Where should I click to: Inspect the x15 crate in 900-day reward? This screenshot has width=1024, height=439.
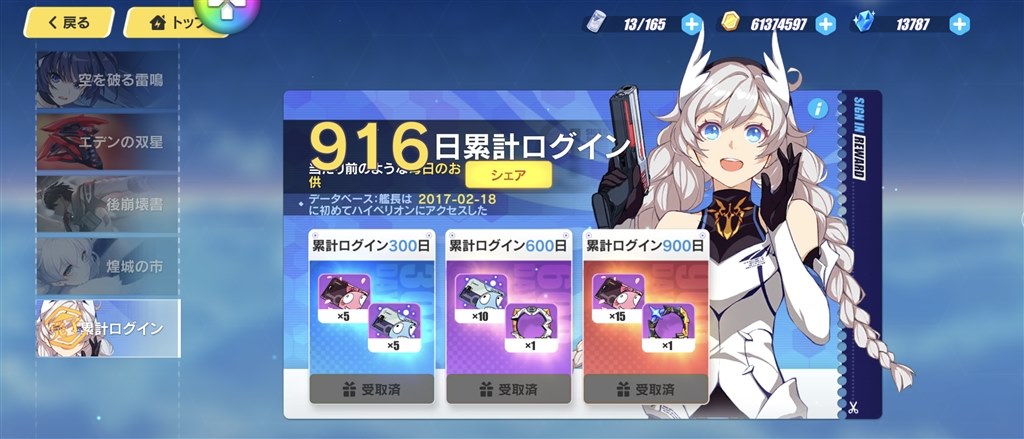click(x=619, y=297)
